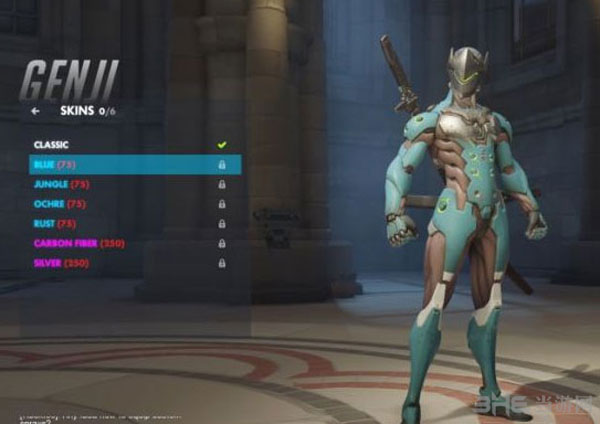The width and height of the screenshot is (600, 424).
Task: Go back using the arrow beside Skins
Action: 36,112
